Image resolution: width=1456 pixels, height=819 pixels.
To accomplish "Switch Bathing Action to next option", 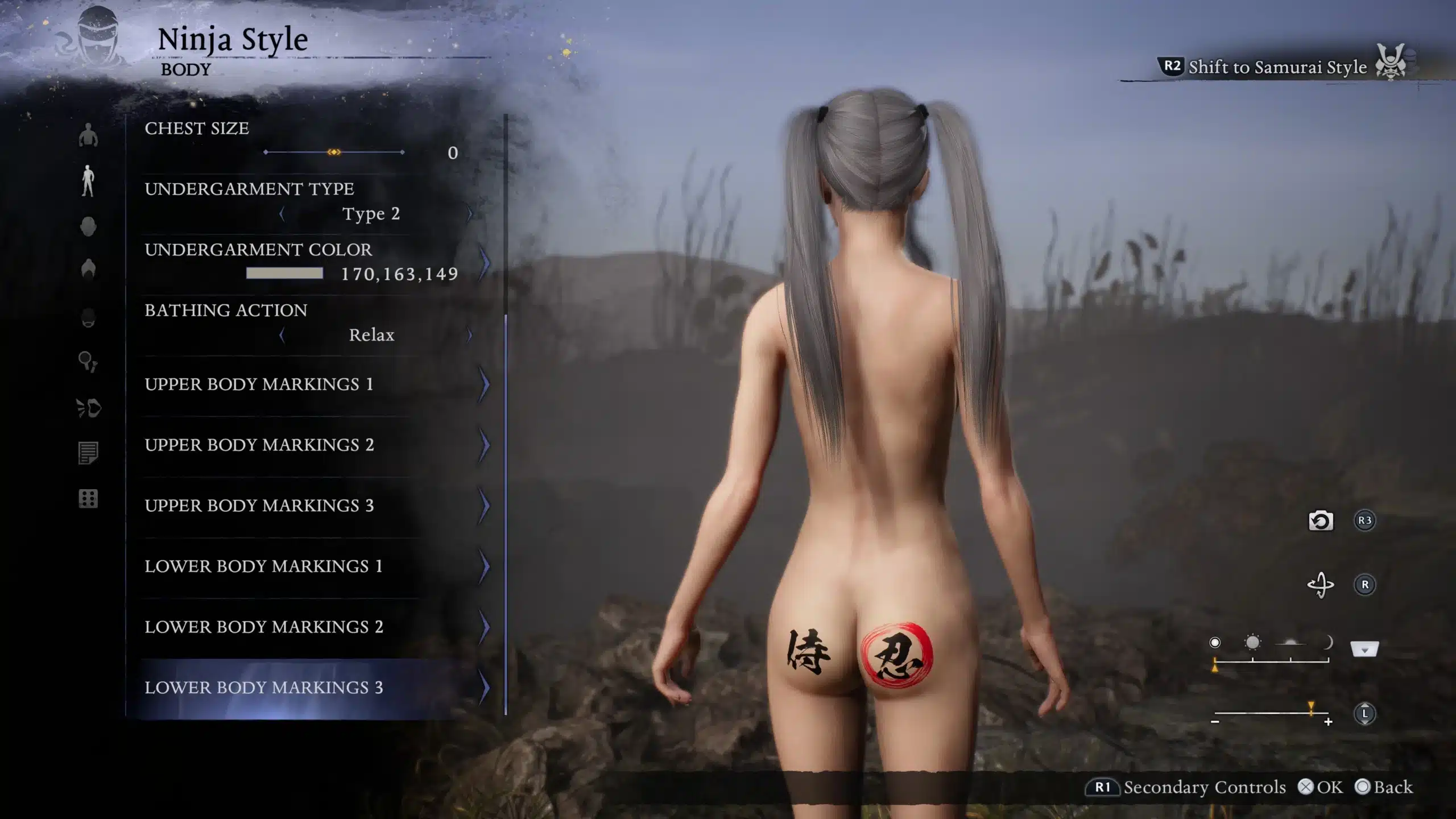I will click(470, 336).
